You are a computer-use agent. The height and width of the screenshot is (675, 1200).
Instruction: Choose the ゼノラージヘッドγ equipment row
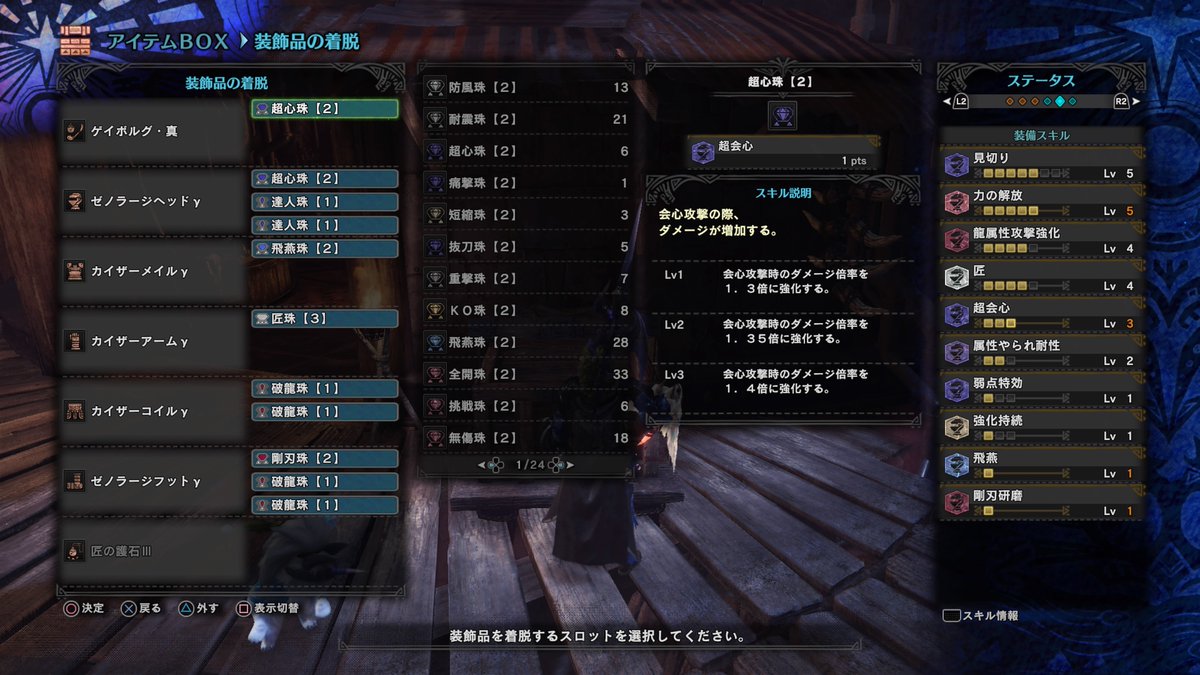[x=153, y=201]
